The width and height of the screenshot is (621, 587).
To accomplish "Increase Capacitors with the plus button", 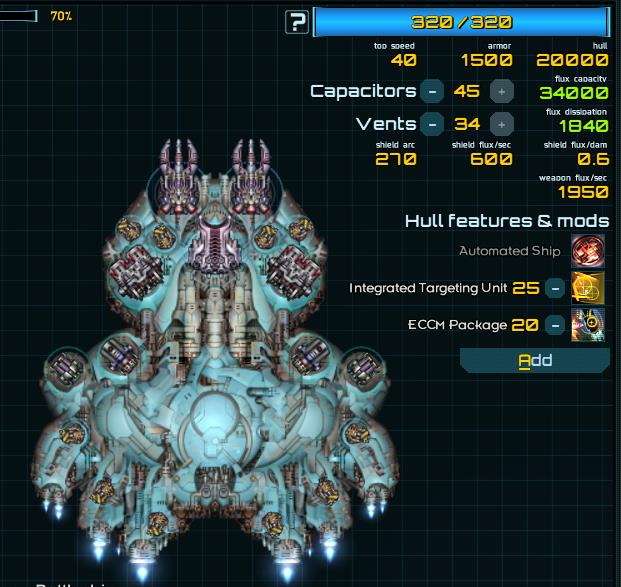I will 502,91.
